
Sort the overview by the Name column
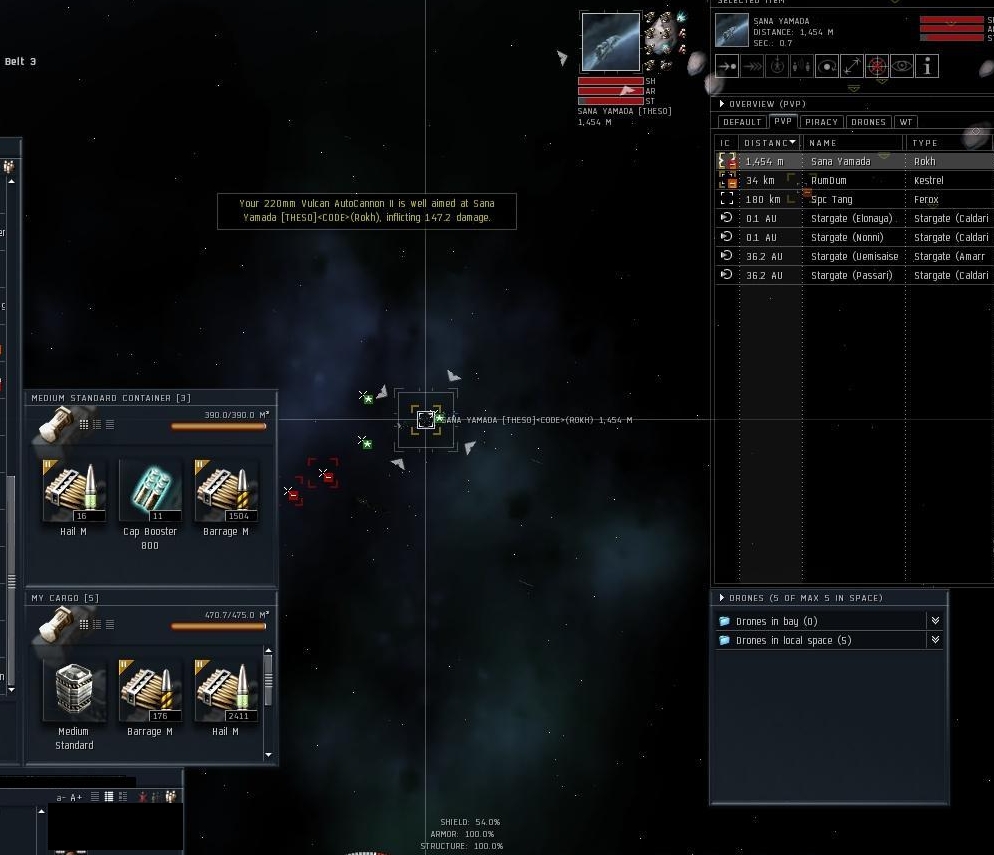(823, 143)
